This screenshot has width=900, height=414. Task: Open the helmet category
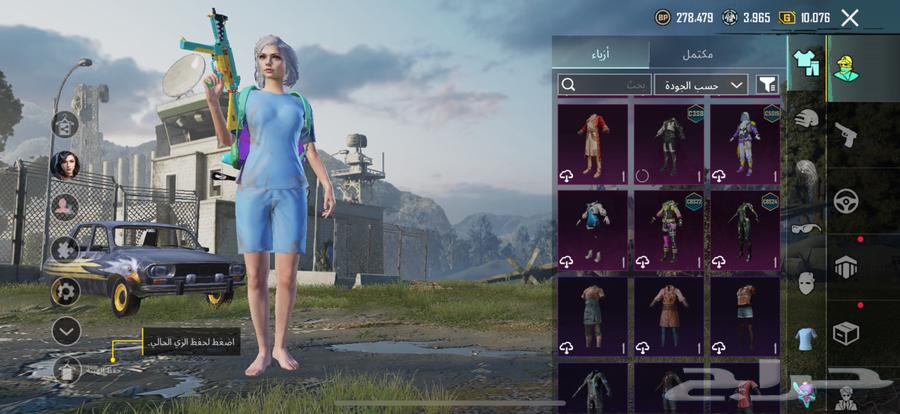(x=807, y=118)
